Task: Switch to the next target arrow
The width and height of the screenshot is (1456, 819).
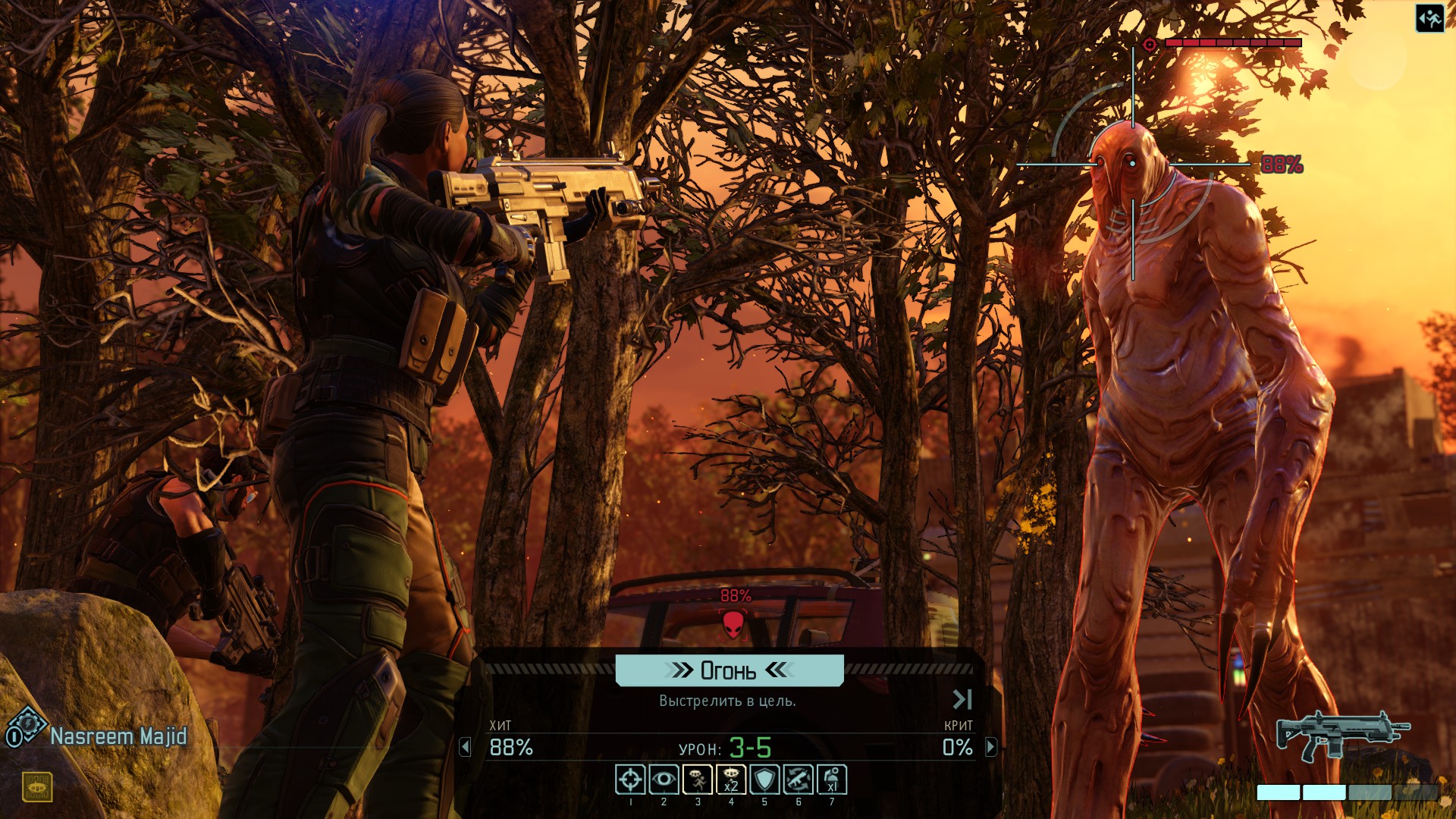Action: tap(990, 748)
